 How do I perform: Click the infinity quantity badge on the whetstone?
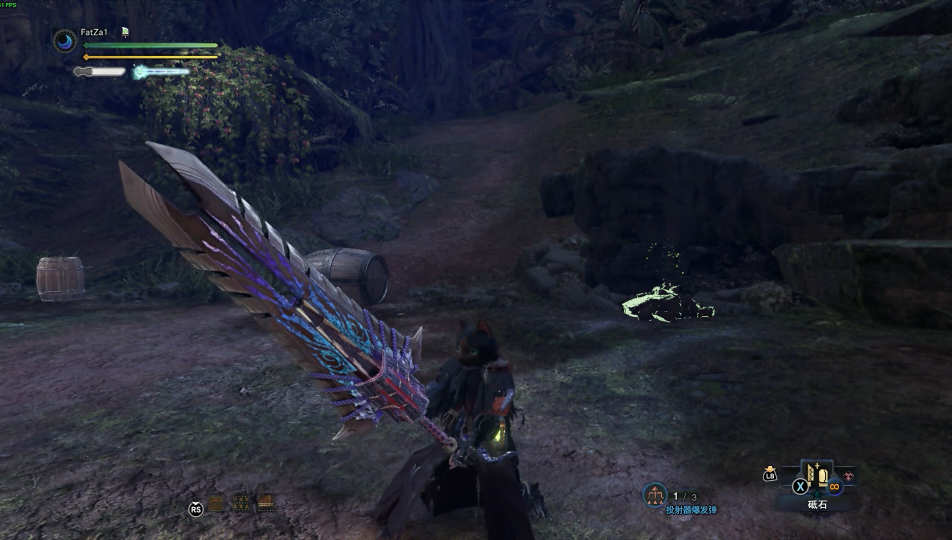coord(833,488)
